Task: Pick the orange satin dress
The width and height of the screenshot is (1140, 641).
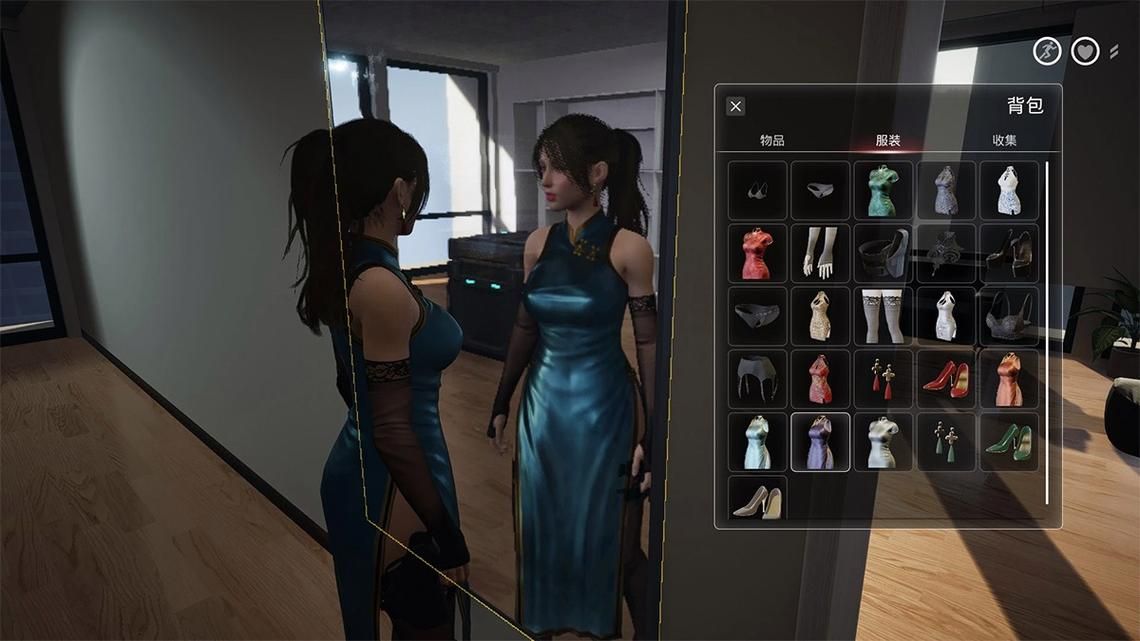Action: pos(1008,379)
